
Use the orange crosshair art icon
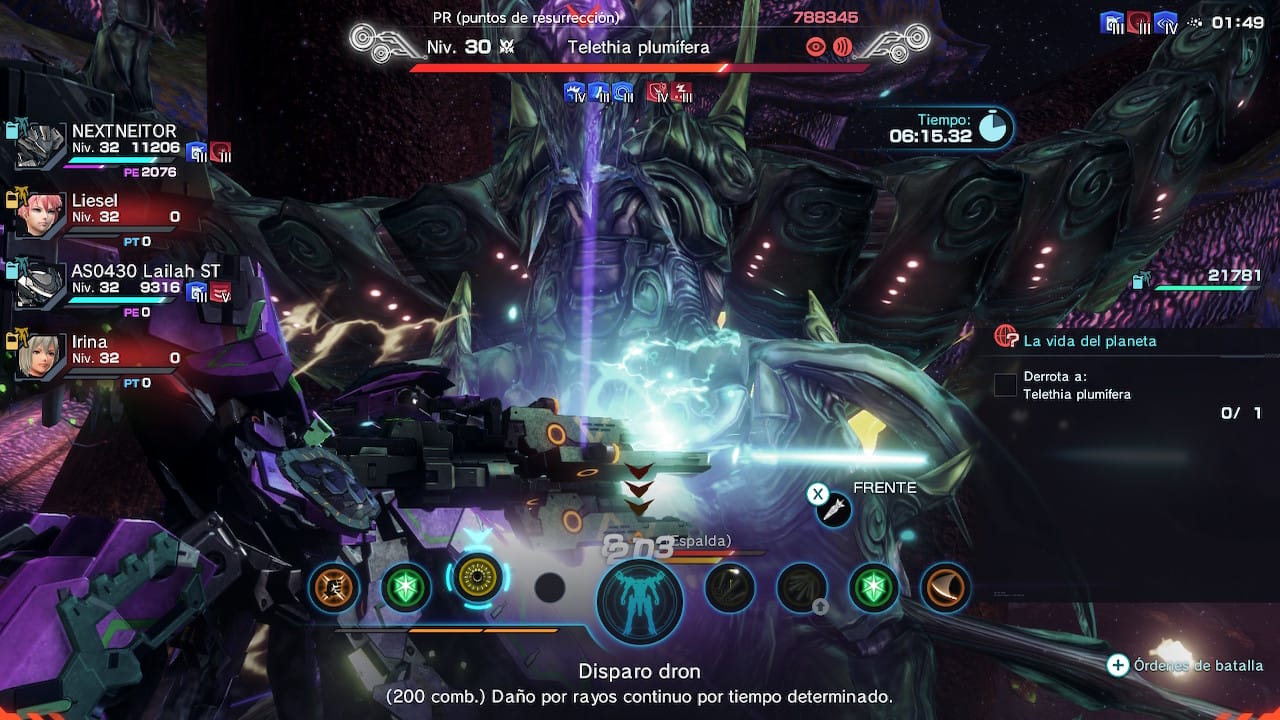333,588
